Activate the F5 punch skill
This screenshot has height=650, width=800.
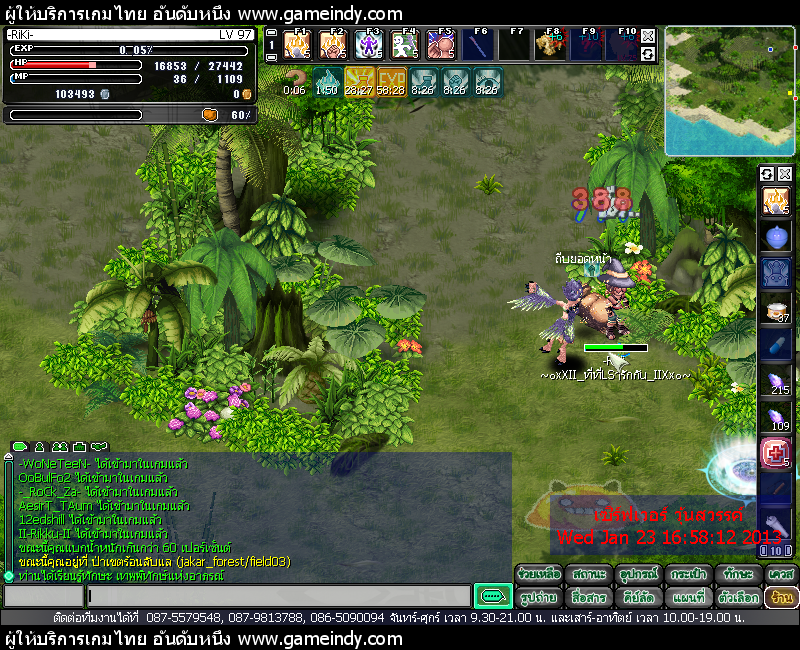[440, 45]
